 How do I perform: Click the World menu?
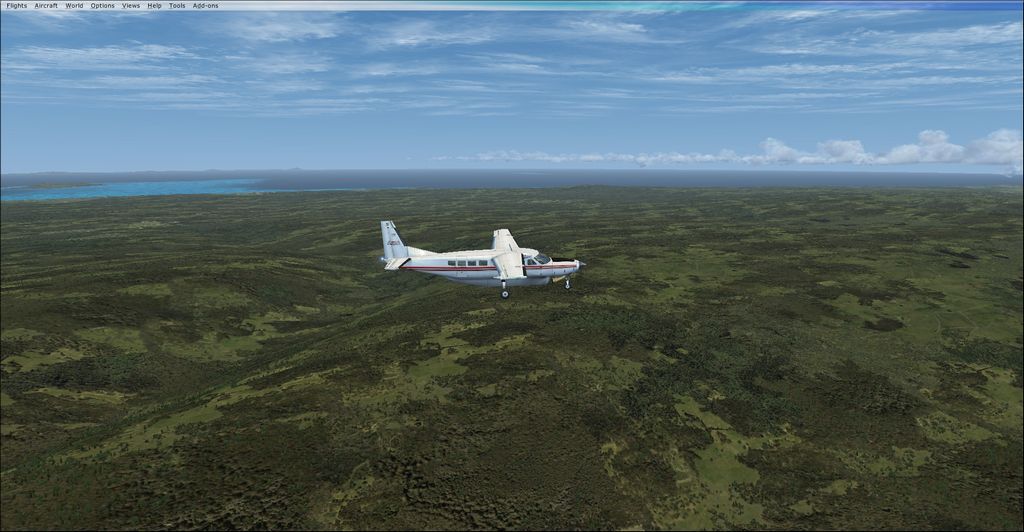coord(74,6)
